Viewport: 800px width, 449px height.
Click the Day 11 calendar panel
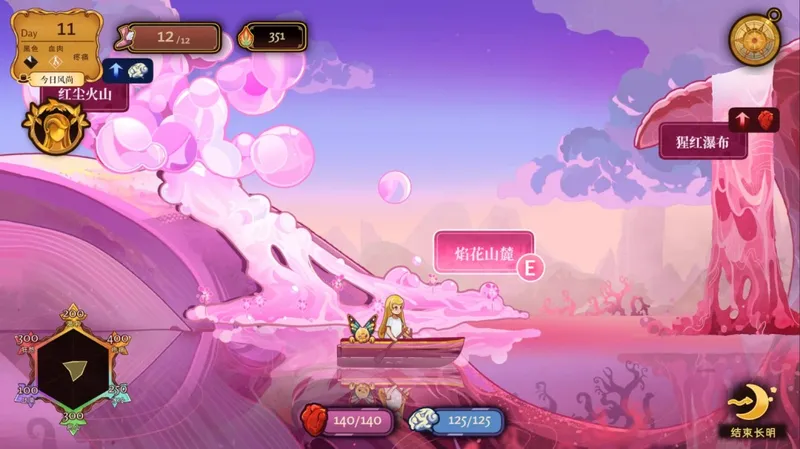(x=60, y=40)
